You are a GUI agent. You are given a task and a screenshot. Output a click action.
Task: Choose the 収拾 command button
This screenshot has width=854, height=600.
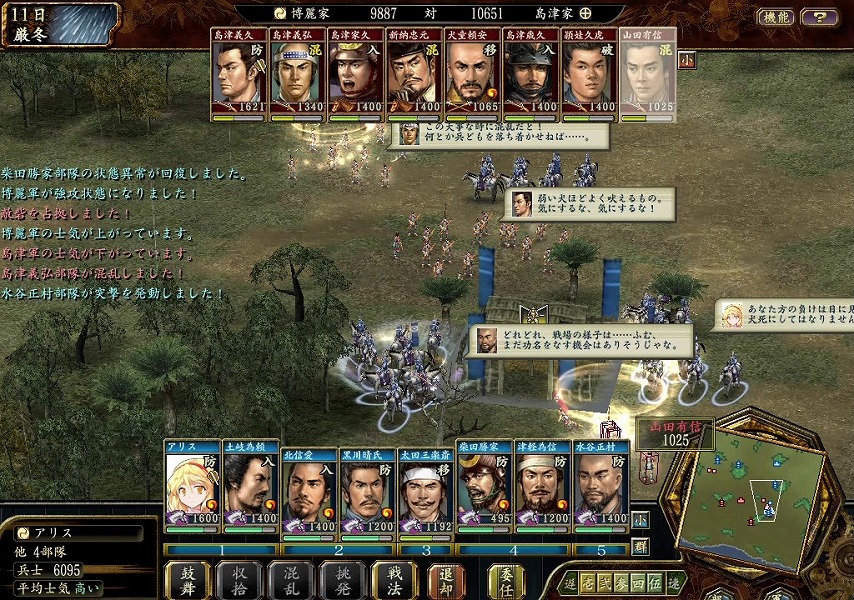tap(240, 580)
